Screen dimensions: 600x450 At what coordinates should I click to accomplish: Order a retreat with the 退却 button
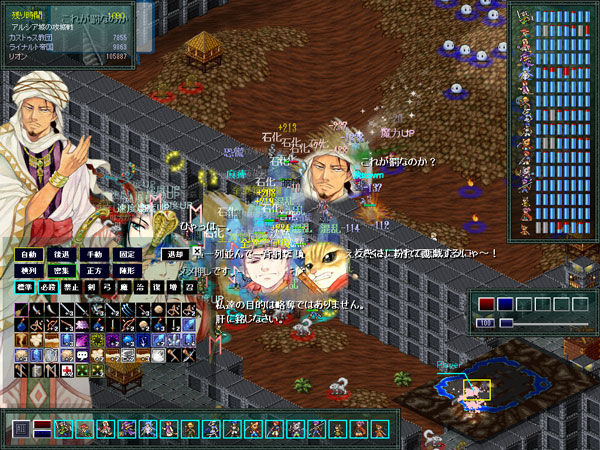tap(176, 255)
